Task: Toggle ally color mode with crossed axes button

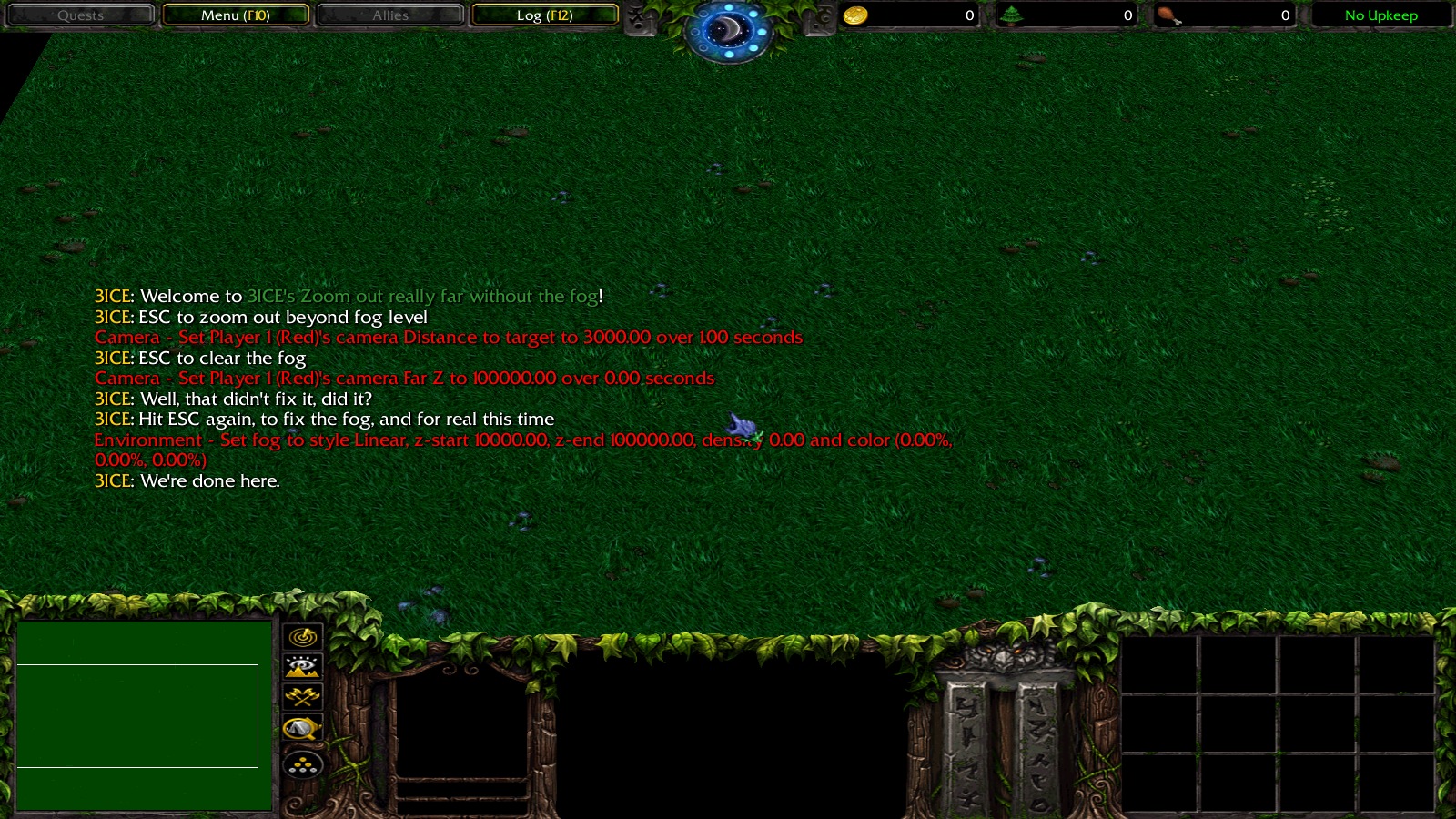Action: pyautogui.click(x=304, y=698)
